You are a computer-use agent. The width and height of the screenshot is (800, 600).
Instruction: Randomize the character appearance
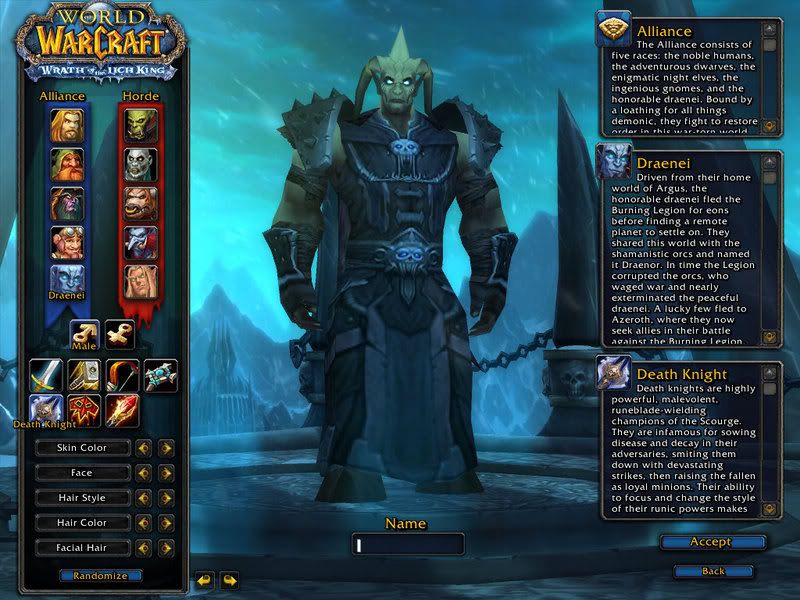(100, 576)
